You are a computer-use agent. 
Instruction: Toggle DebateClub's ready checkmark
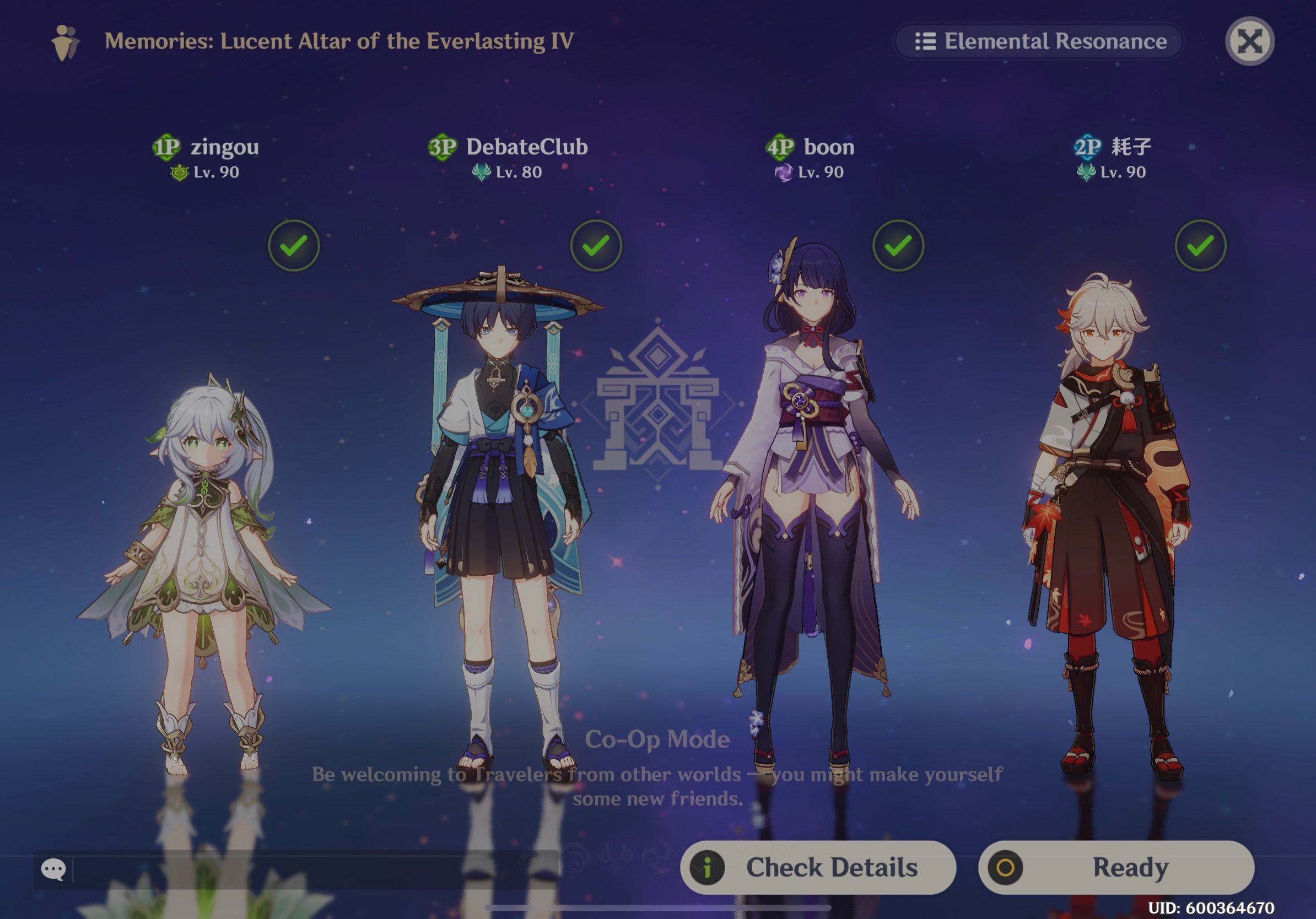coord(596,244)
